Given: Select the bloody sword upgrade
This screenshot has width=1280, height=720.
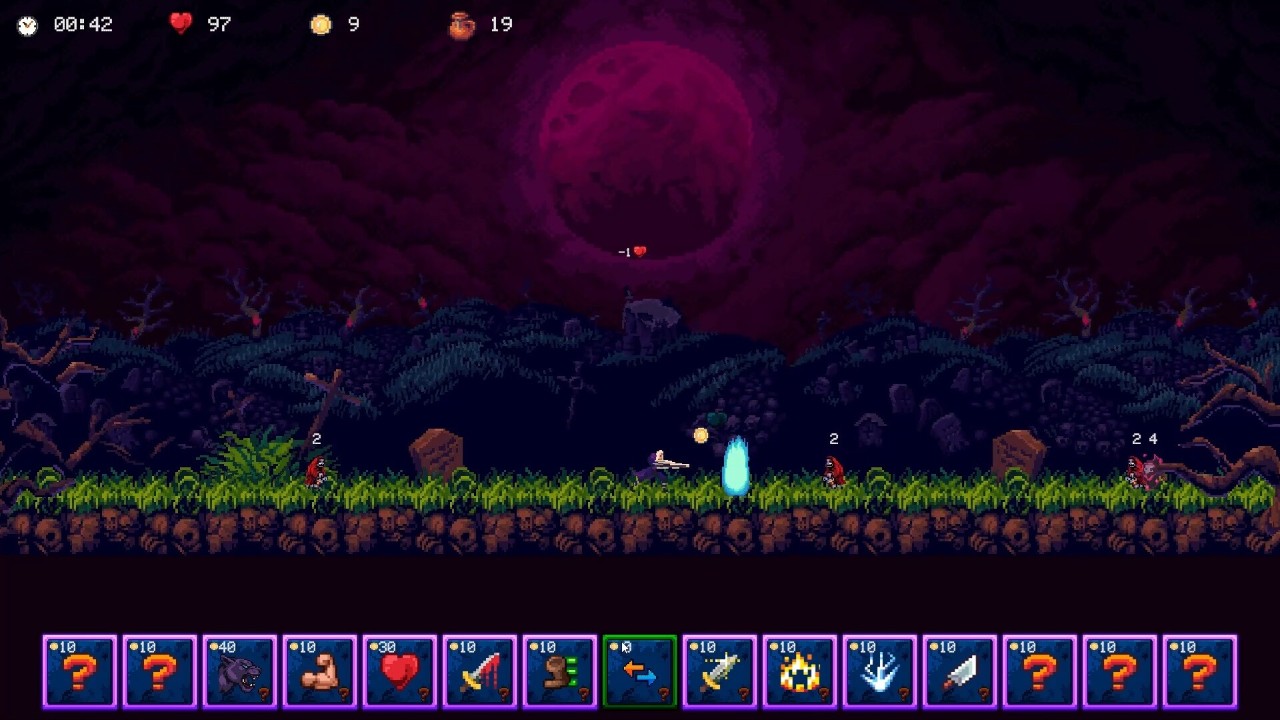Looking at the screenshot, I should 480,671.
